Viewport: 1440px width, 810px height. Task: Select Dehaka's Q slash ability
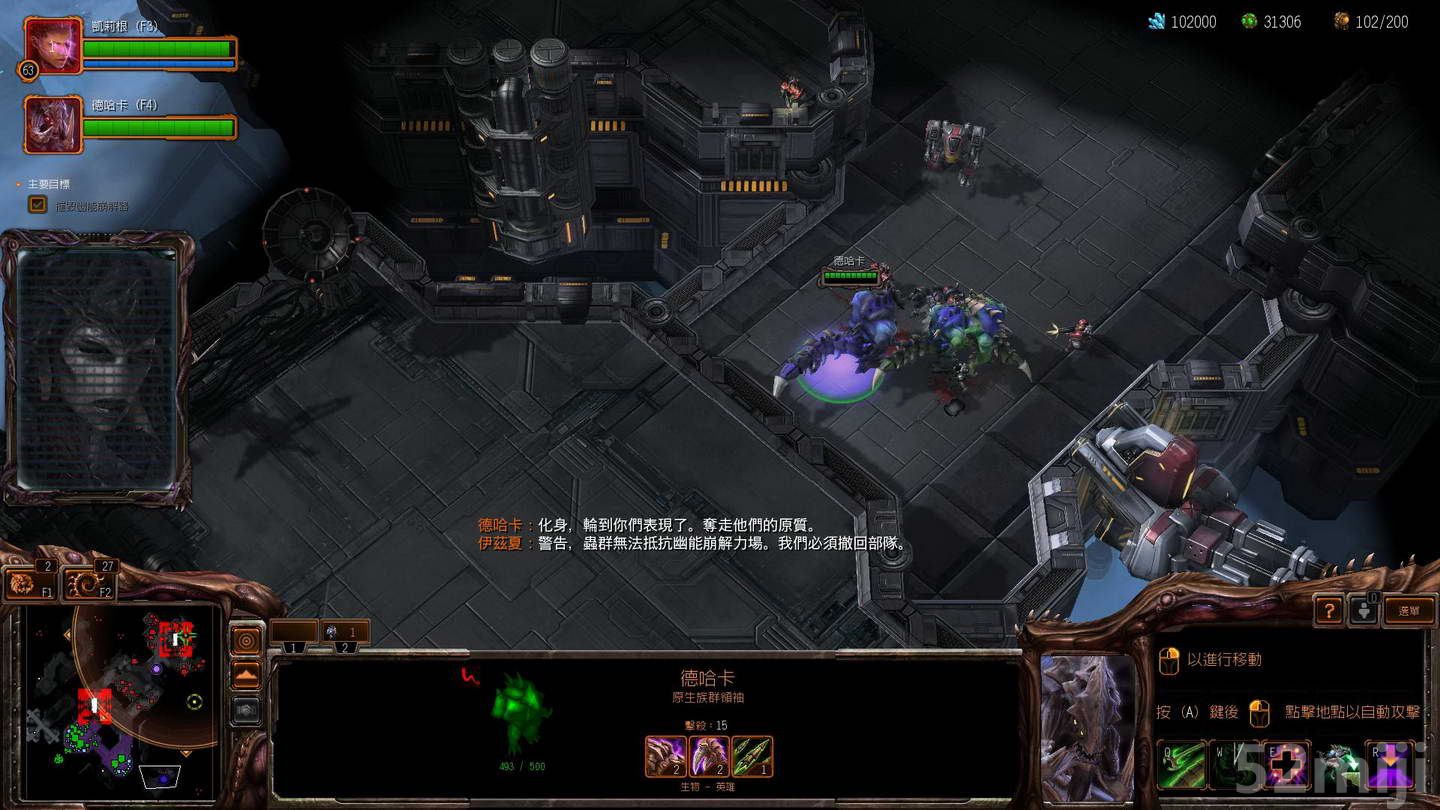click(1180, 765)
